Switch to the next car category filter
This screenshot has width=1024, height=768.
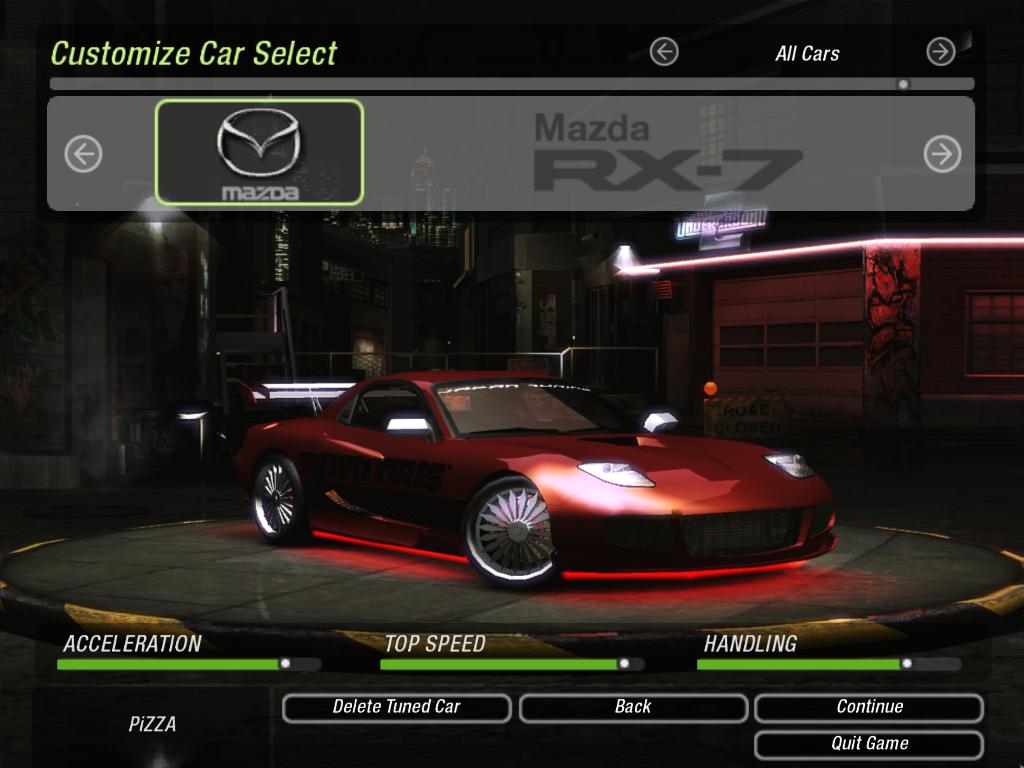pyautogui.click(x=940, y=52)
